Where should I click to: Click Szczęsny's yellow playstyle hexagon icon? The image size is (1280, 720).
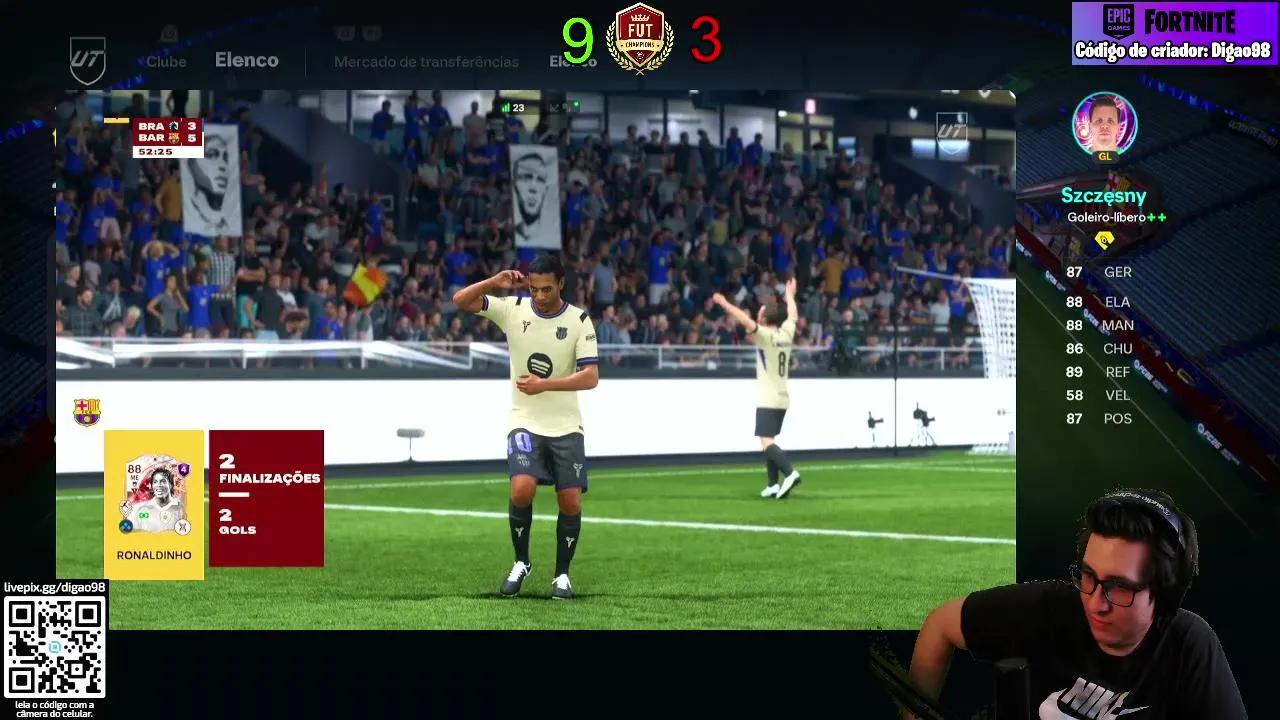click(x=1103, y=240)
